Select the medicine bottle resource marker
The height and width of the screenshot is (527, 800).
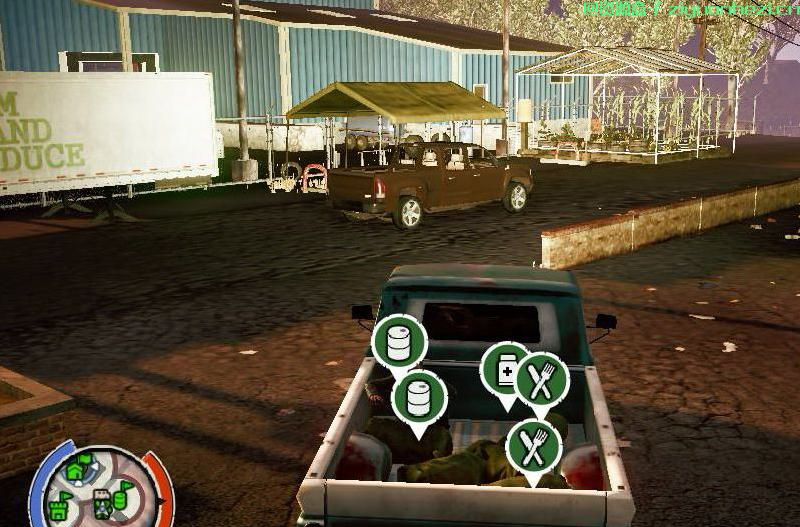[503, 371]
